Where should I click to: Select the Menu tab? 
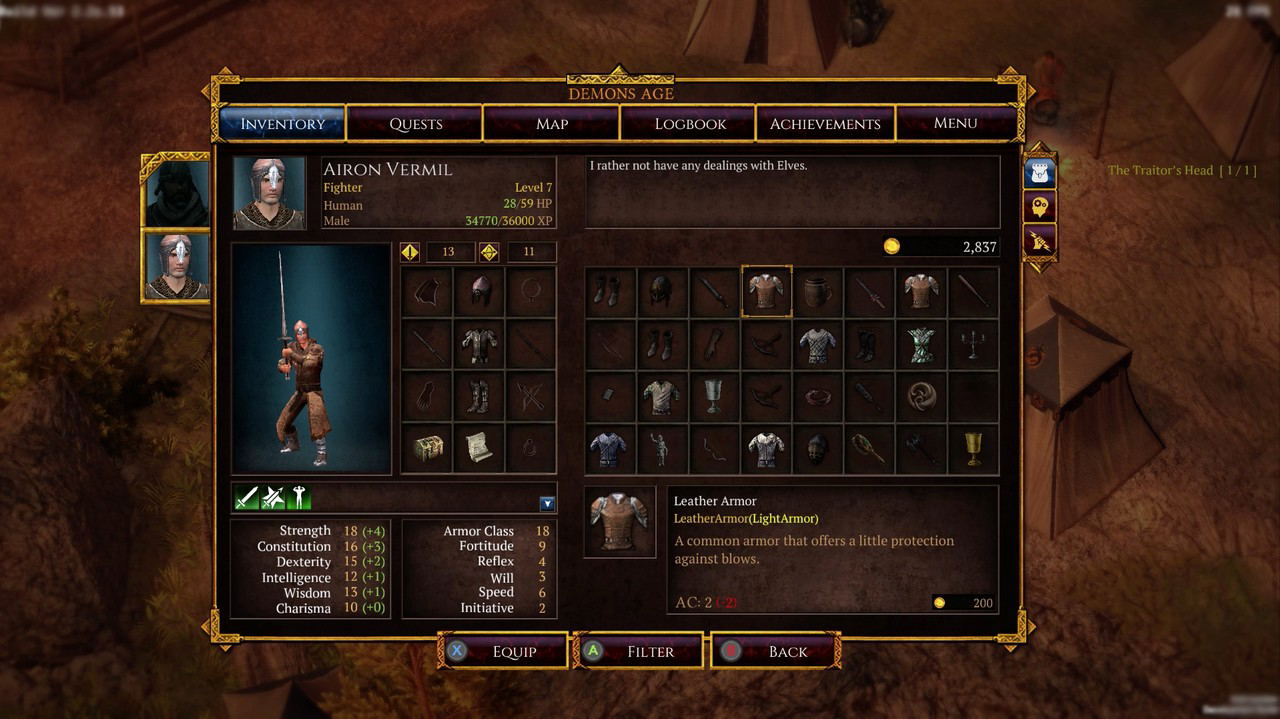click(x=955, y=123)
